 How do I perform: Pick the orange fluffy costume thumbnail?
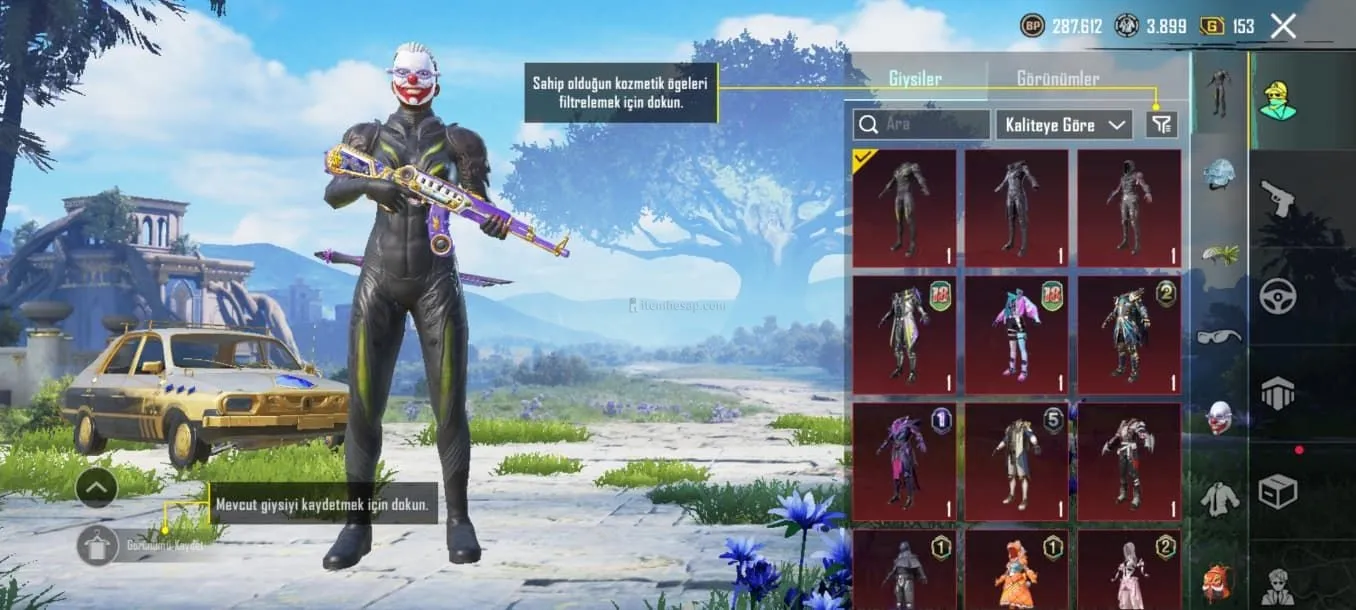coord(1016,571)
